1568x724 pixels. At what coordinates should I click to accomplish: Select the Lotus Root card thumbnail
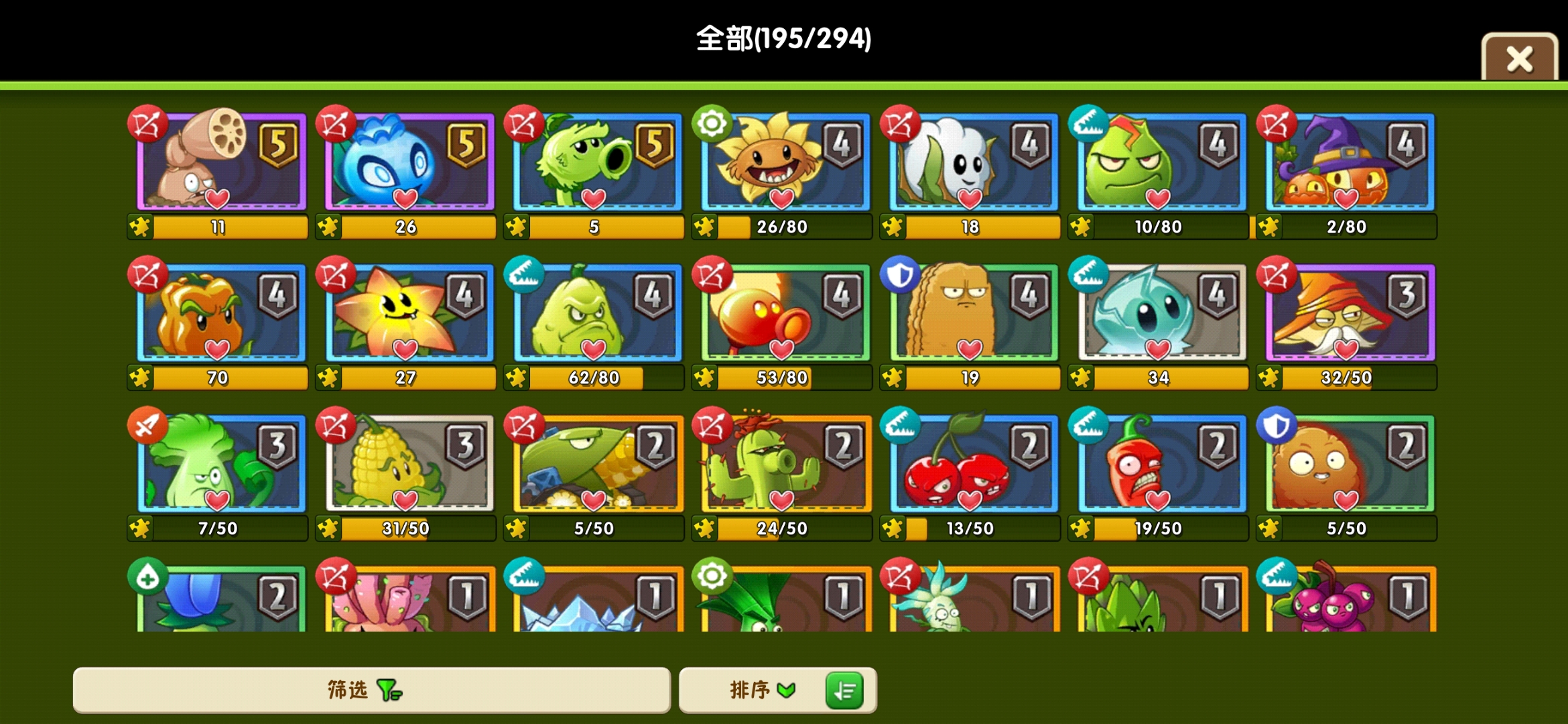(x=216, y=163)
